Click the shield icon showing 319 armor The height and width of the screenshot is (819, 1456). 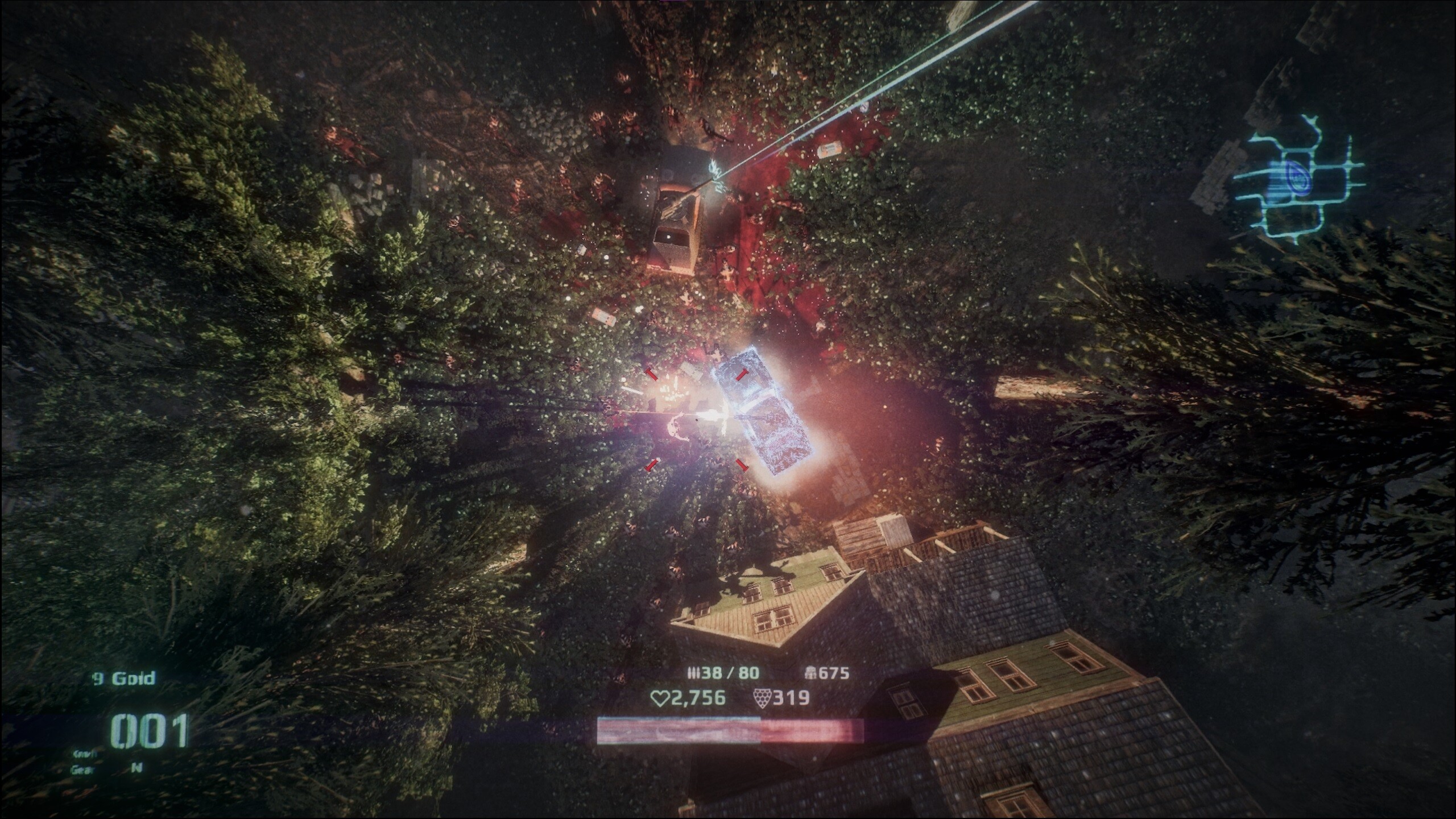point(763,698)
